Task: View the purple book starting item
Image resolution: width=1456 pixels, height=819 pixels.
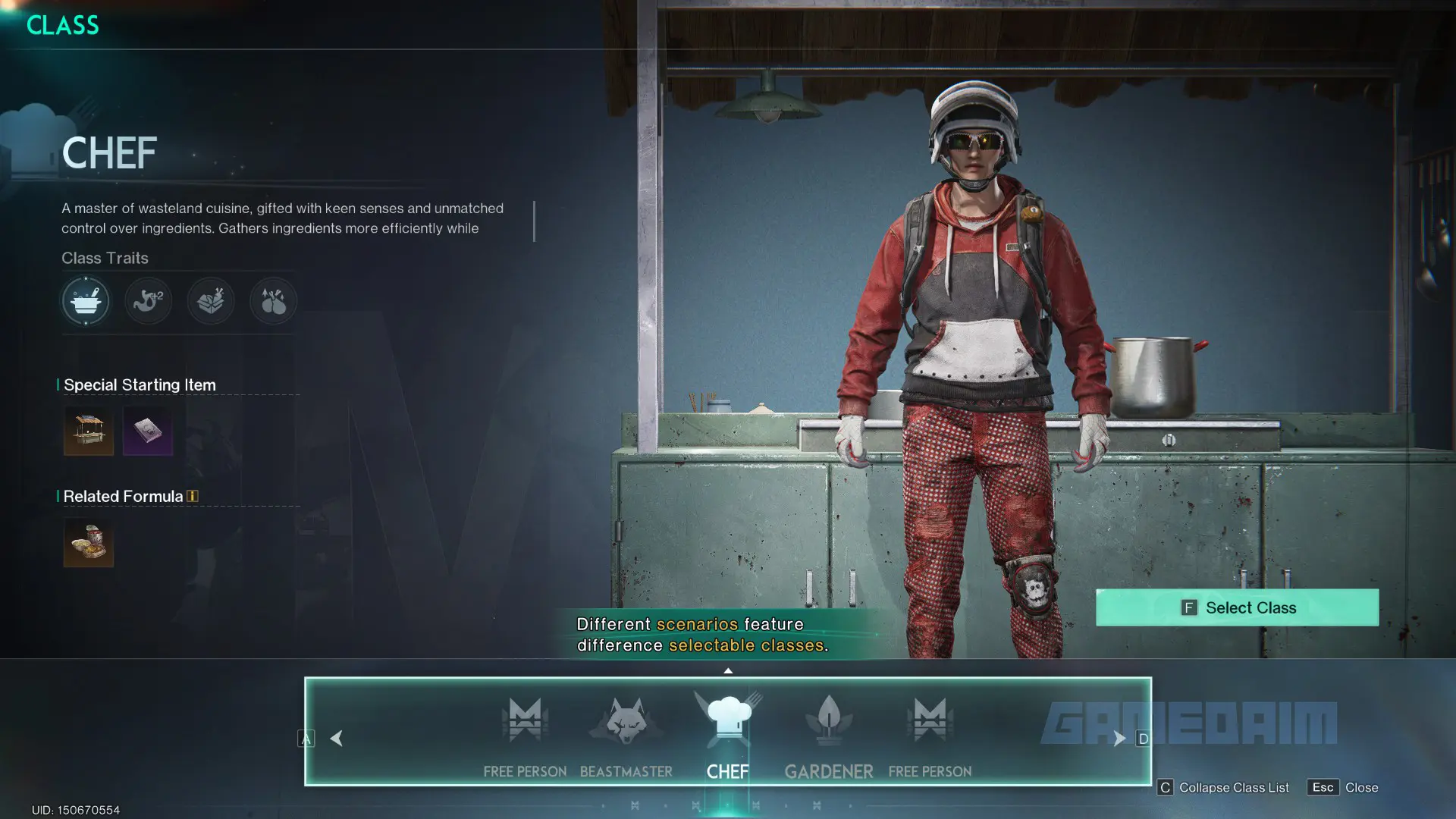Action: tap(148, 431)
